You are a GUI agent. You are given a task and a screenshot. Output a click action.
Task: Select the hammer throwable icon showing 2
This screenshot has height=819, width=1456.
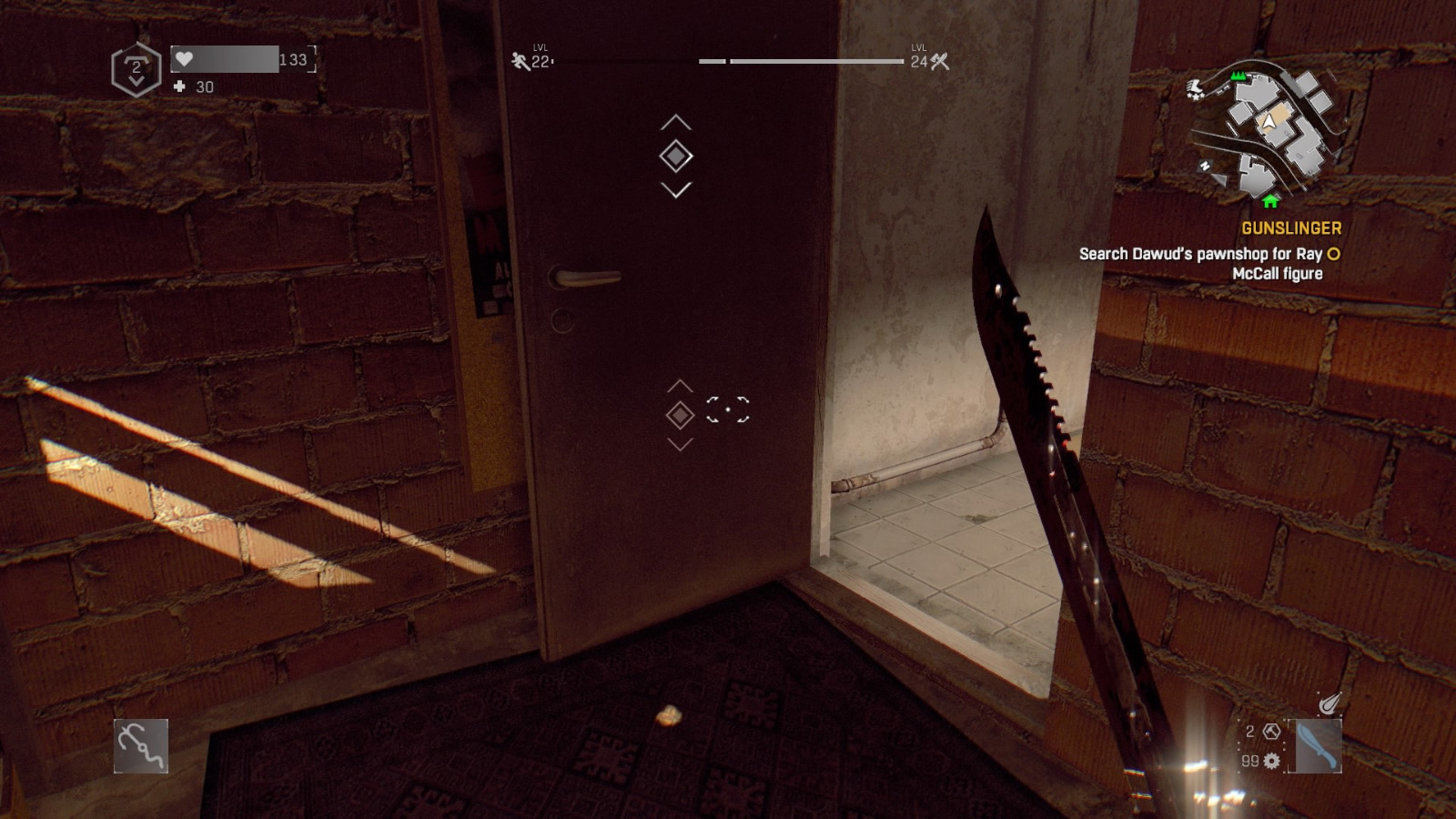point(1273,730)
